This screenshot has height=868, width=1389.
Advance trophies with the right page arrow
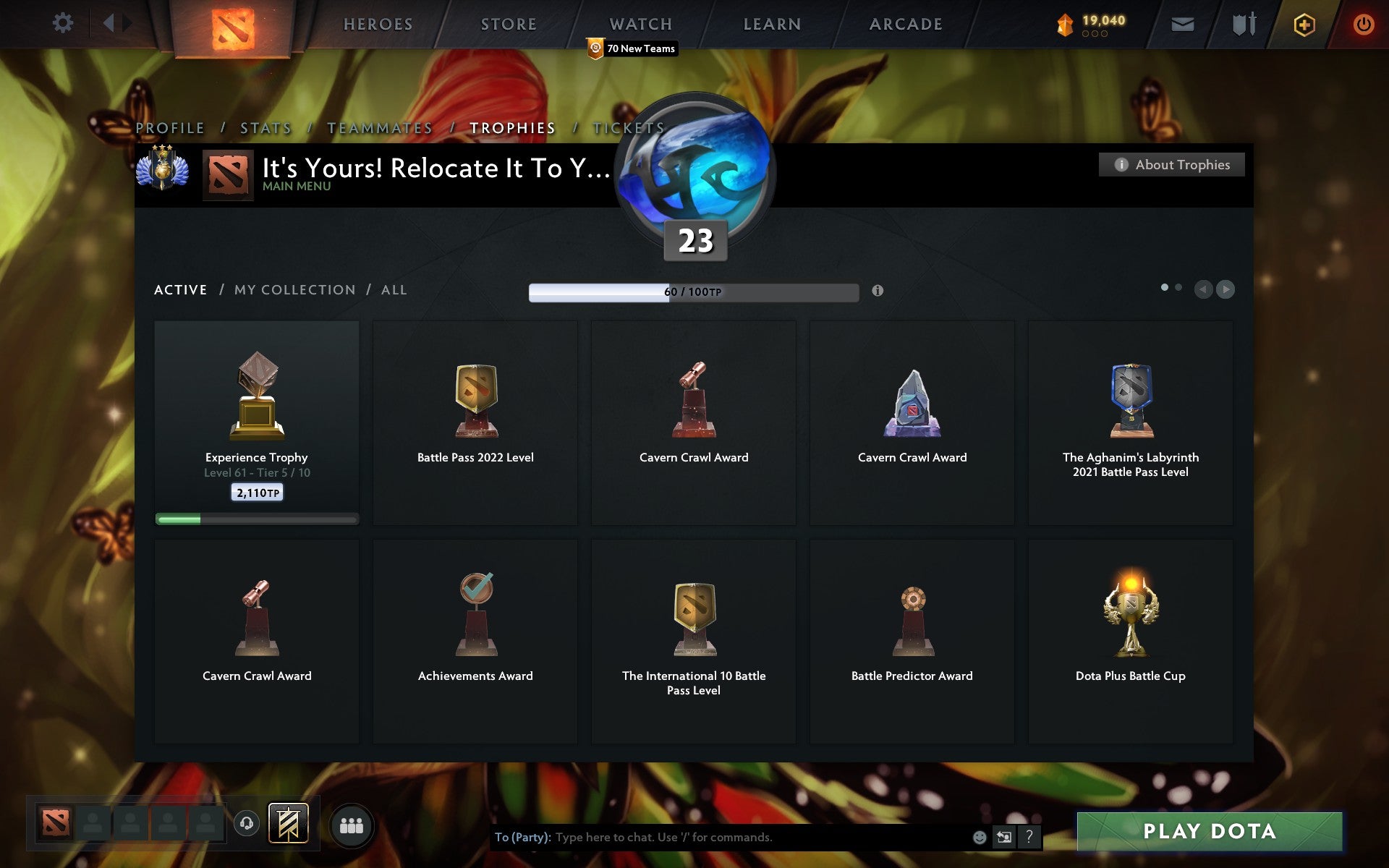click(x=1226, y=289)
